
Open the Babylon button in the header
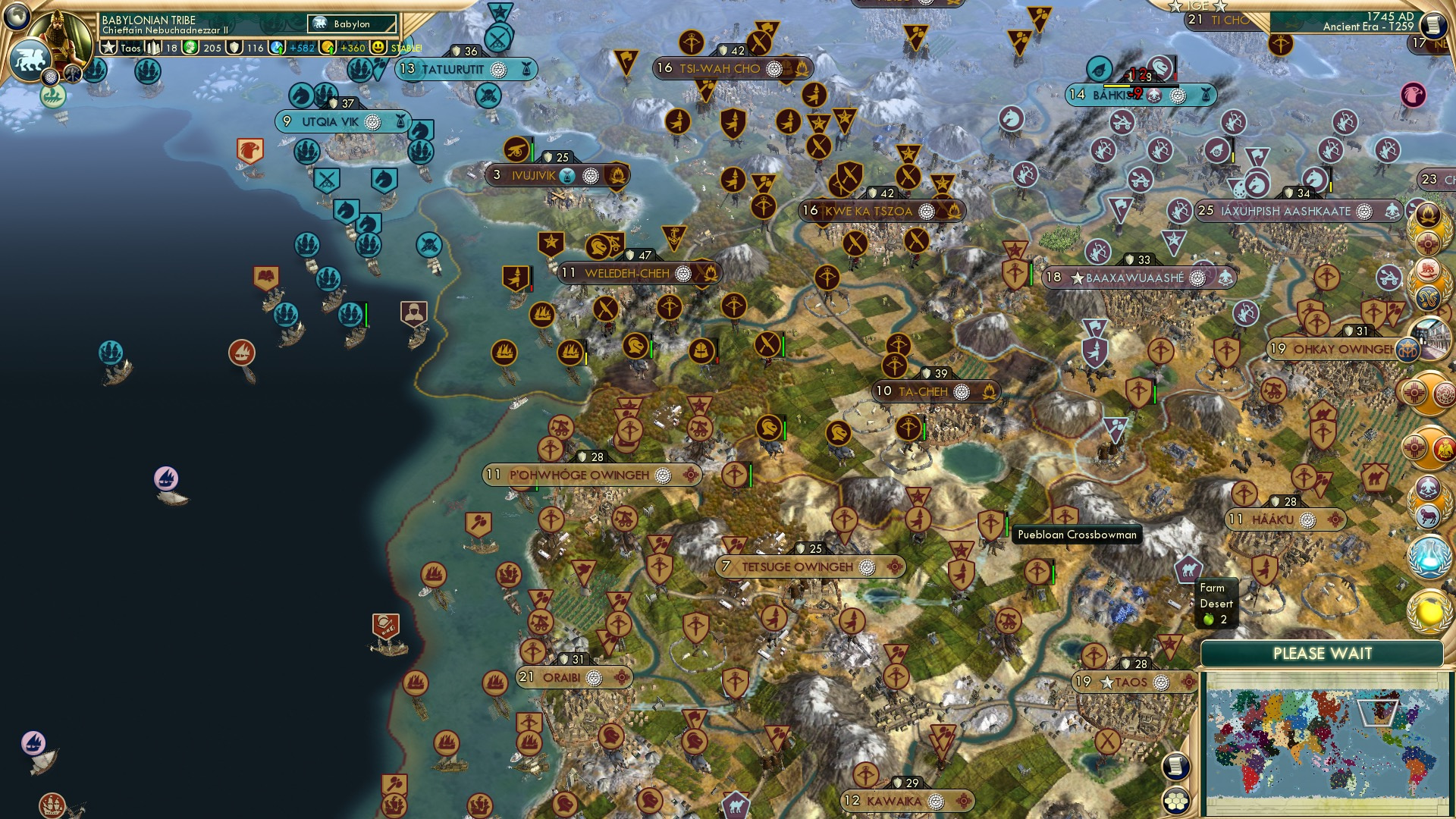(352, 24)
